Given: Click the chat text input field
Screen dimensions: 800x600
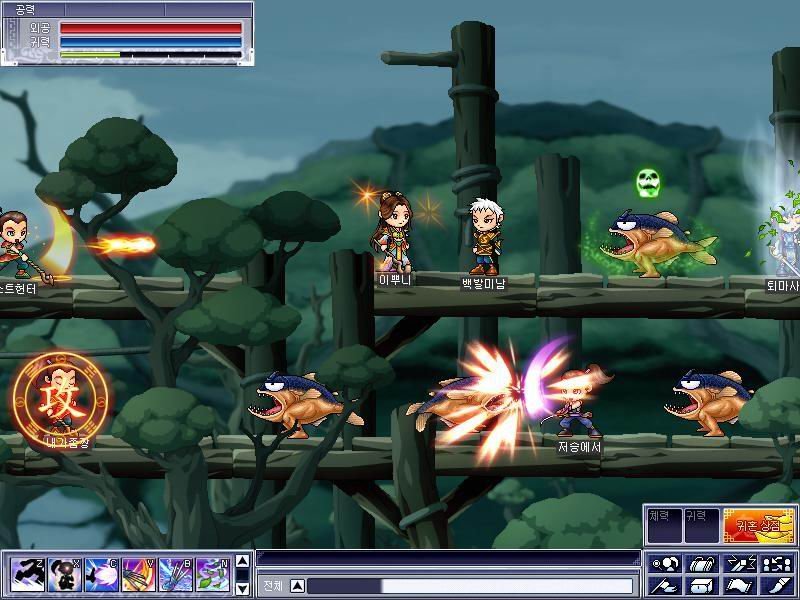Looking at the screenshot, I should pos(470,586).
